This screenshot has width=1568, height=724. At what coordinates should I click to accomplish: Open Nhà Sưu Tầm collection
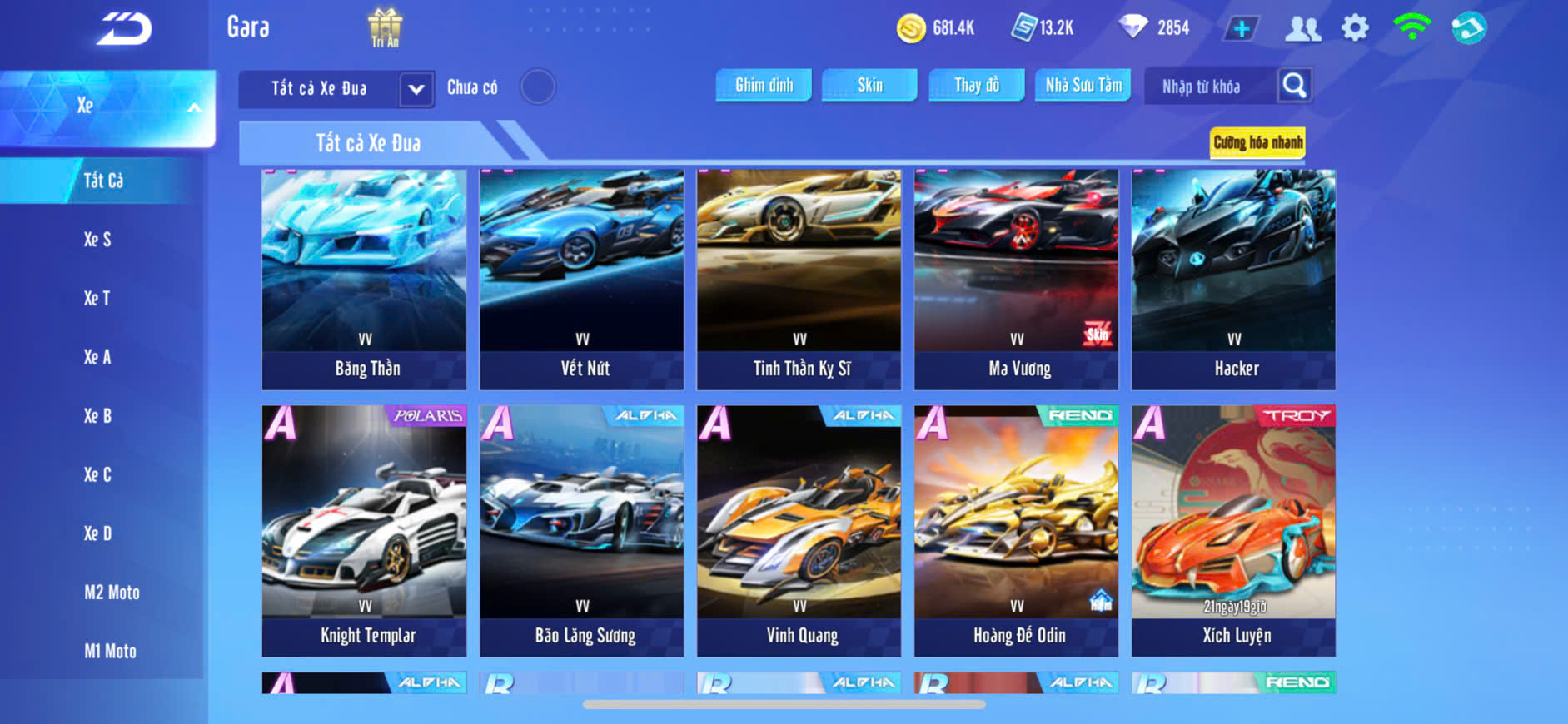pos(1083,85)
